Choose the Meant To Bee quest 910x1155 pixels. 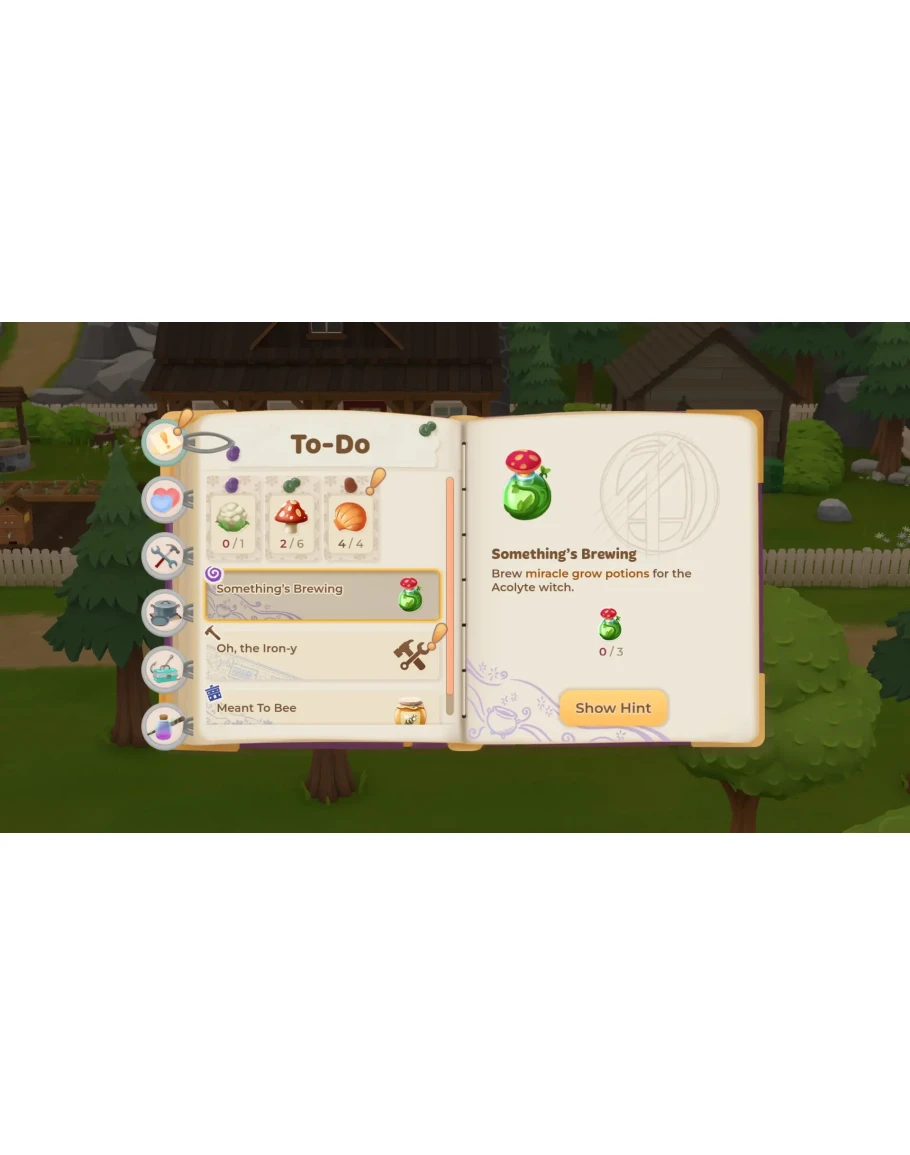(322, 708)
